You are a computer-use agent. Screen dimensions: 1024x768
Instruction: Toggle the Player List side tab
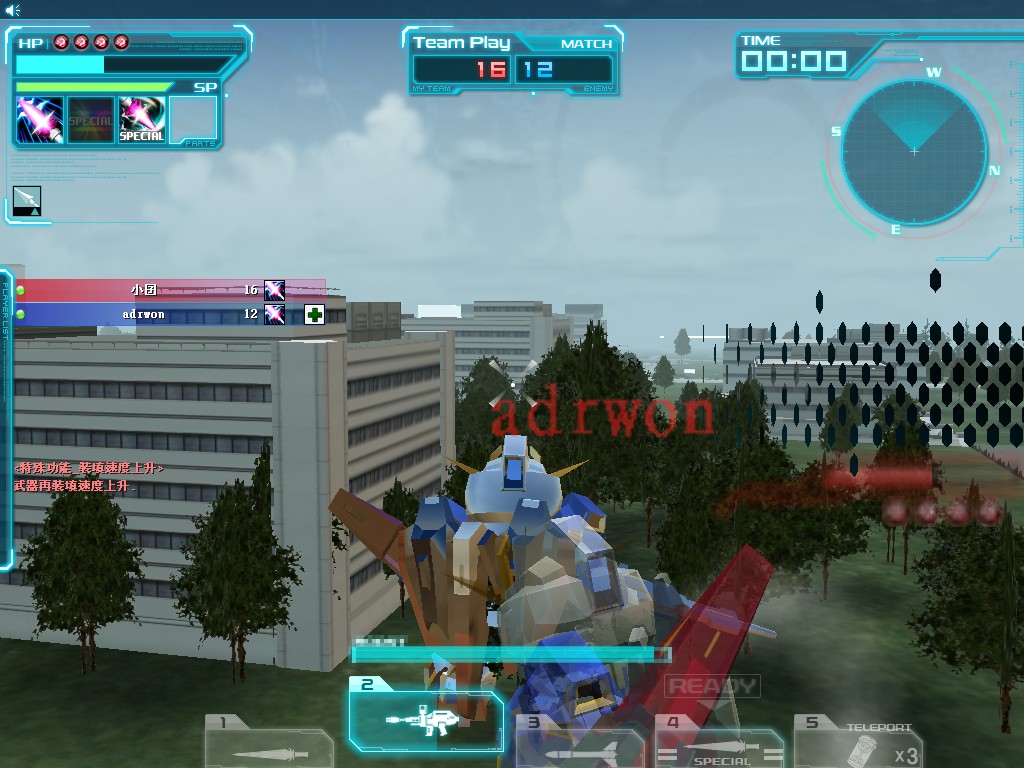click(6, 310)
